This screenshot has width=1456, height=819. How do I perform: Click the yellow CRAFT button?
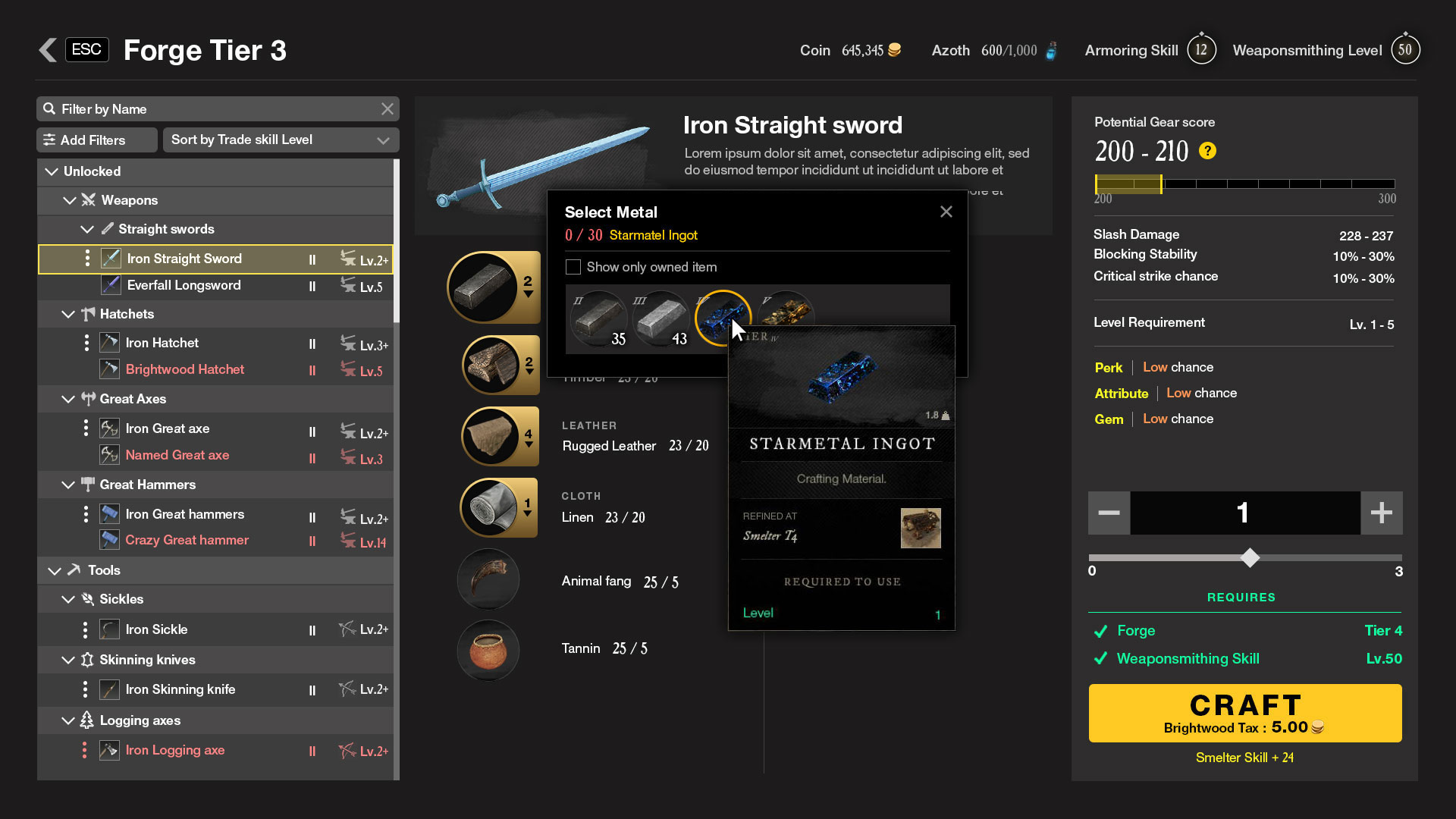[x=1244, y=713]
